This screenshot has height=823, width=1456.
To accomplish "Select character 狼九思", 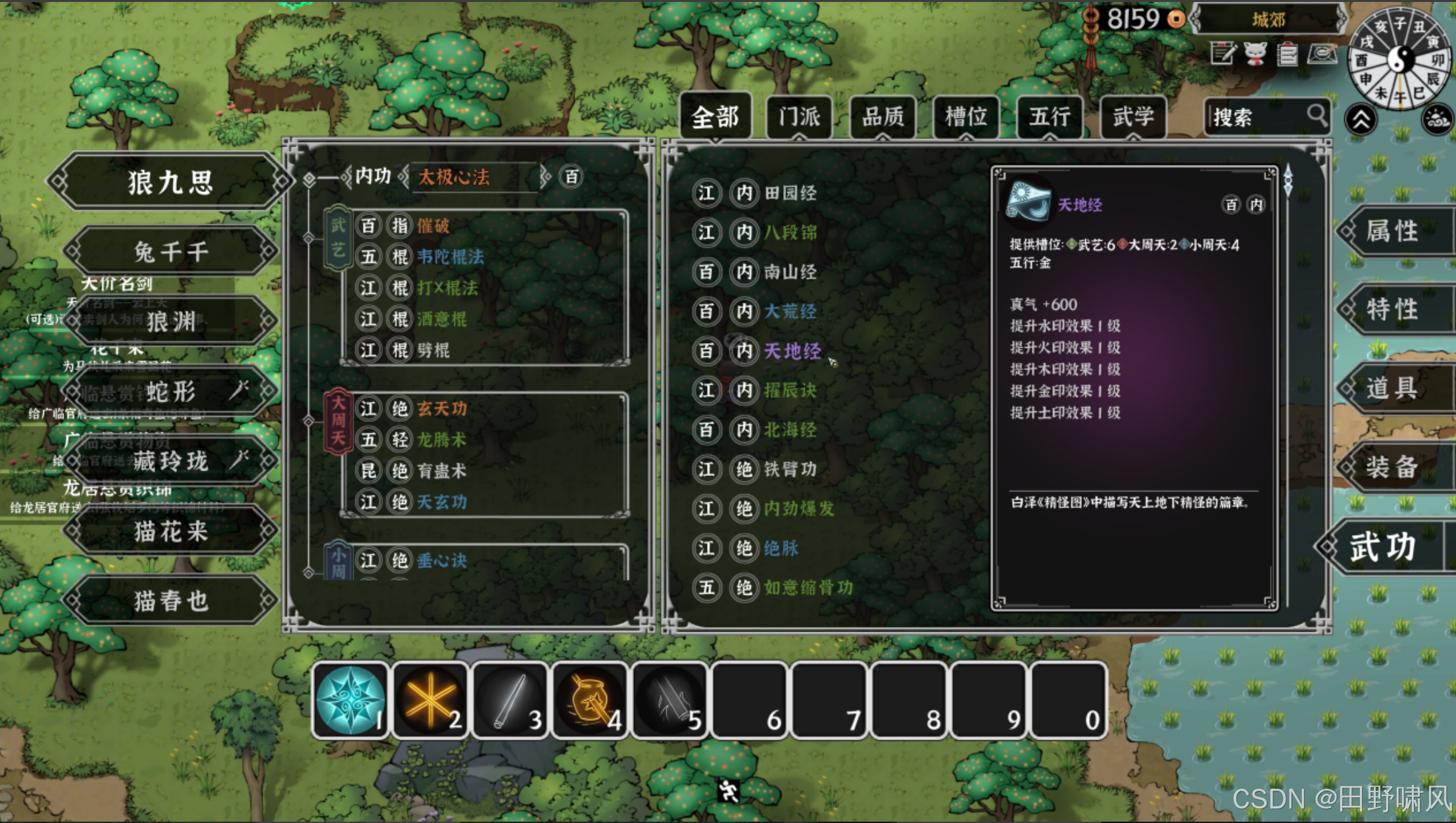I will (x=170, y=182).
